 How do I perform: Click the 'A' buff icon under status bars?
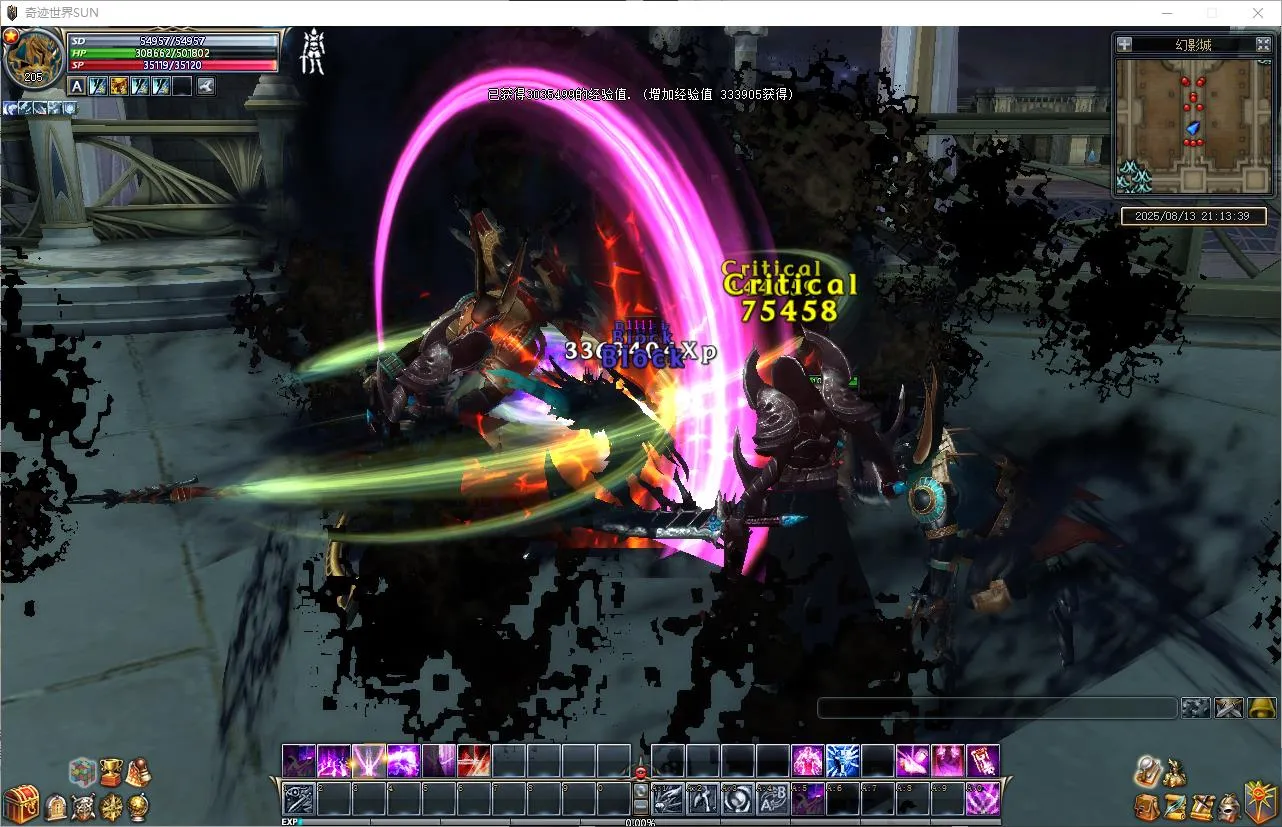click(77, 86)
